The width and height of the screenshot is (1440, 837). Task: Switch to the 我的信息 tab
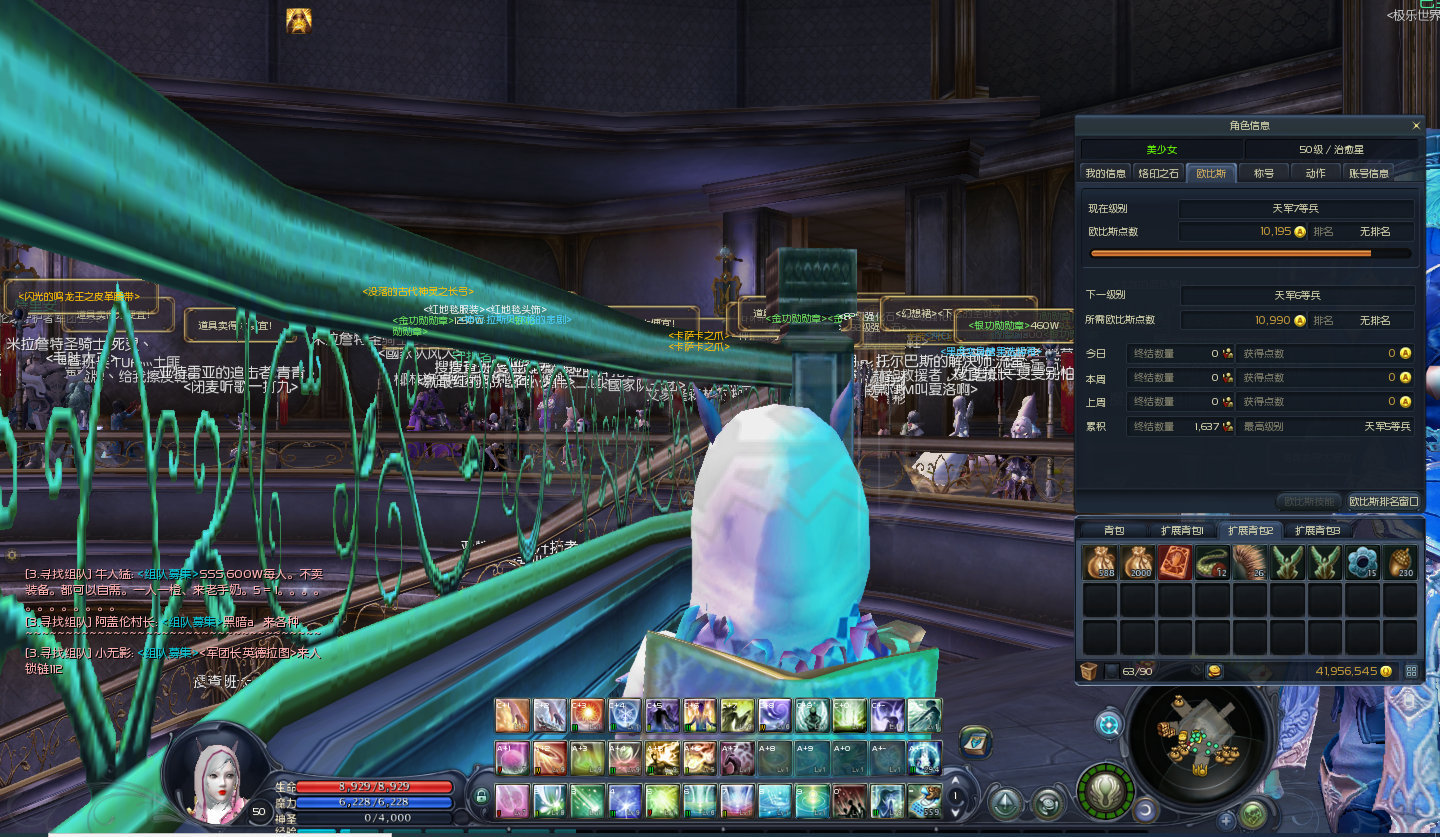1106,173
